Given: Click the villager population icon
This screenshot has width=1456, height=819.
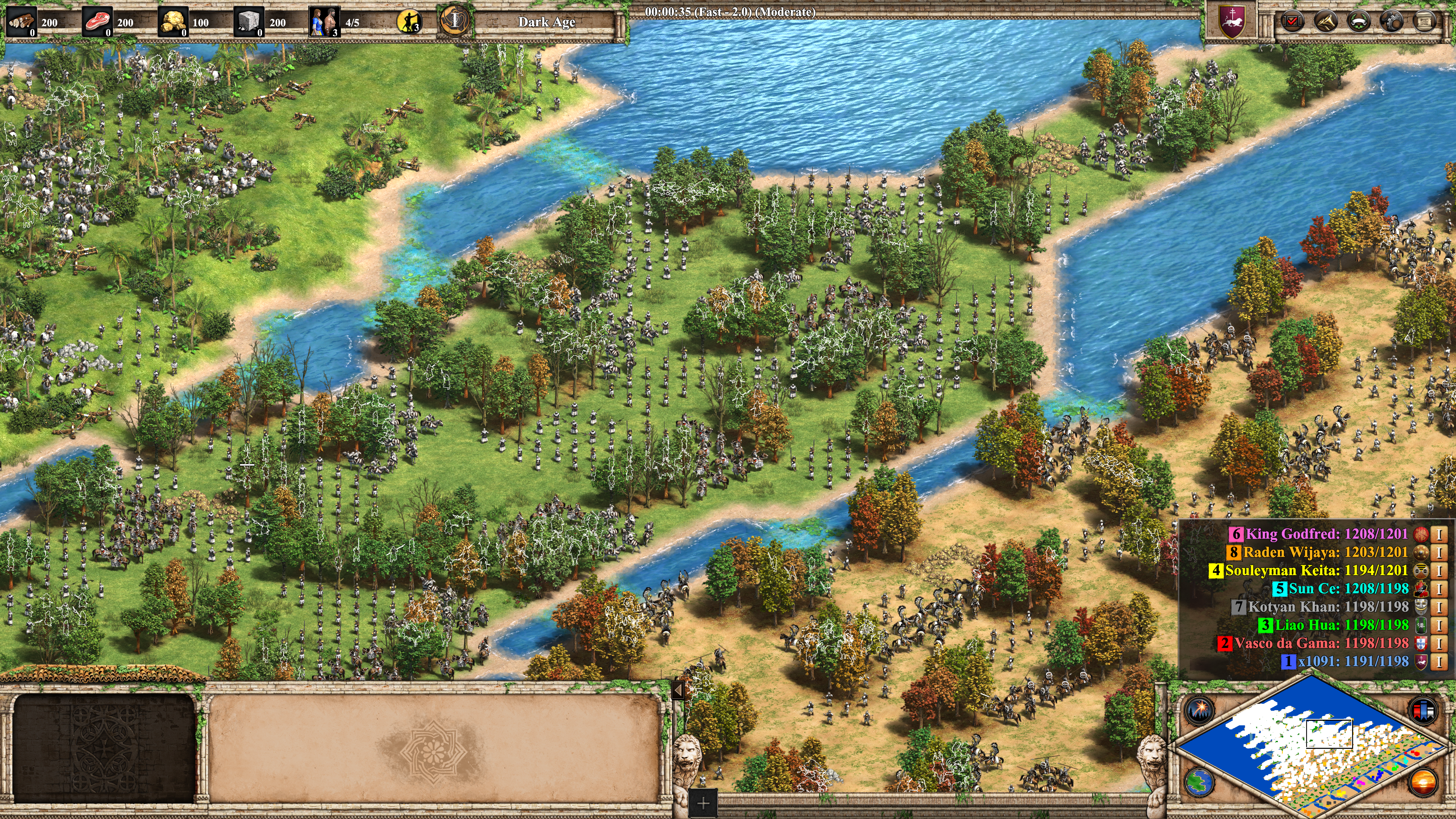Looking at the screenshot, I should click(x=325, y=22).
